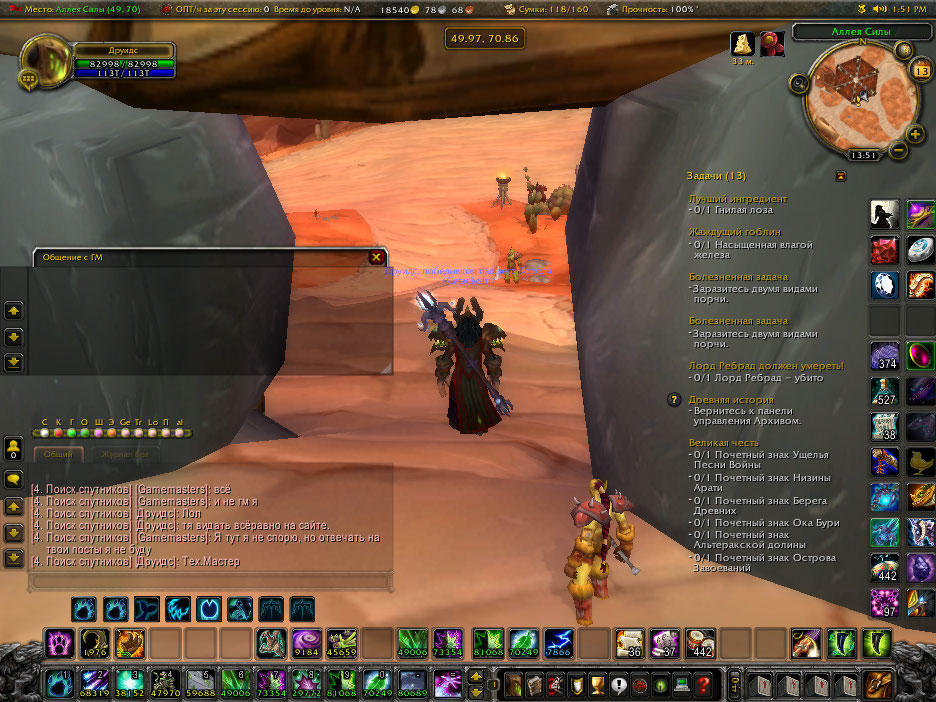Switch to the "Общий" chat tab

(59, 454)
